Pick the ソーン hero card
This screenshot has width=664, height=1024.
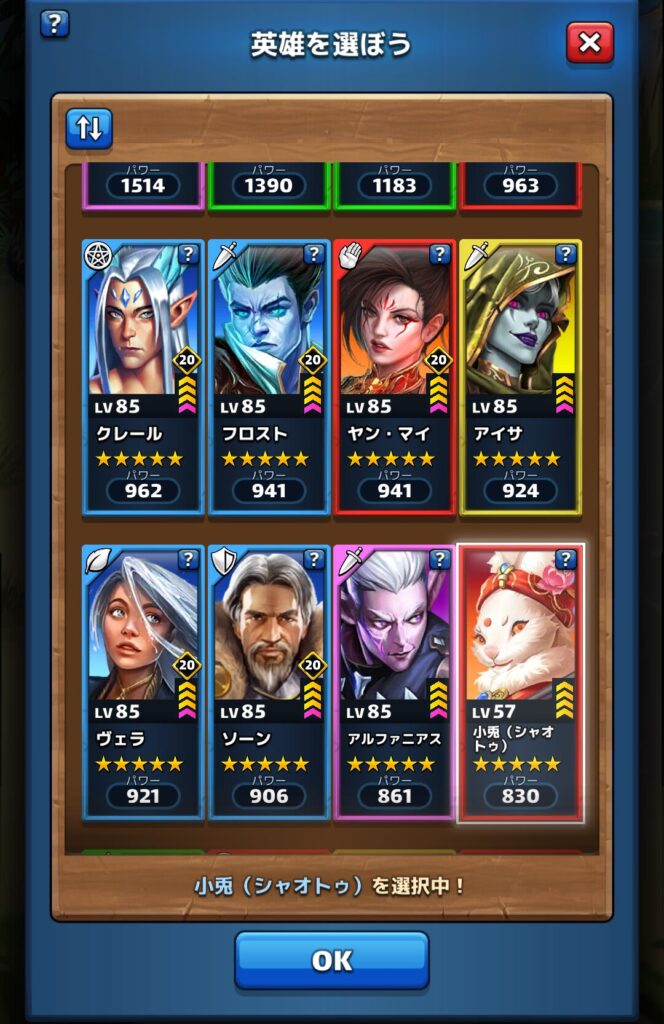(268, 682)
